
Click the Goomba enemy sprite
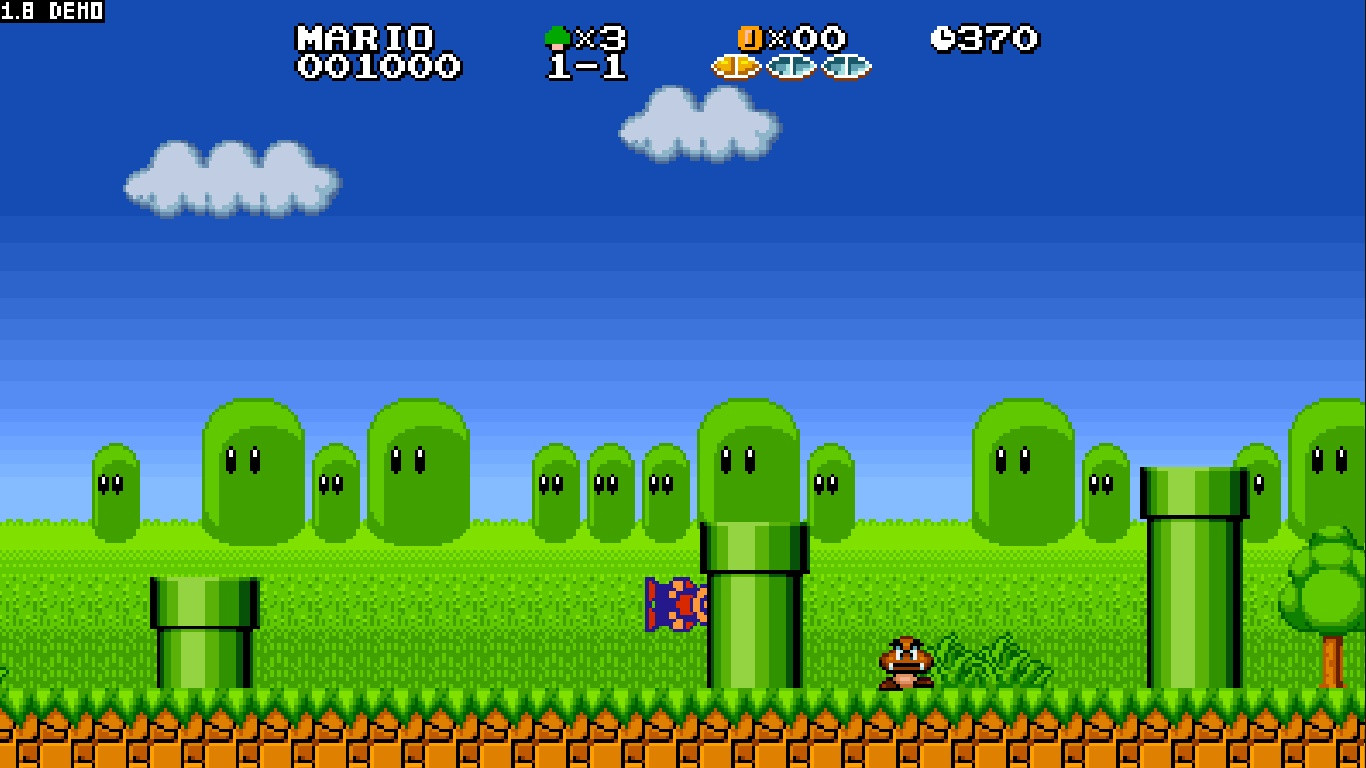[905, 661]
